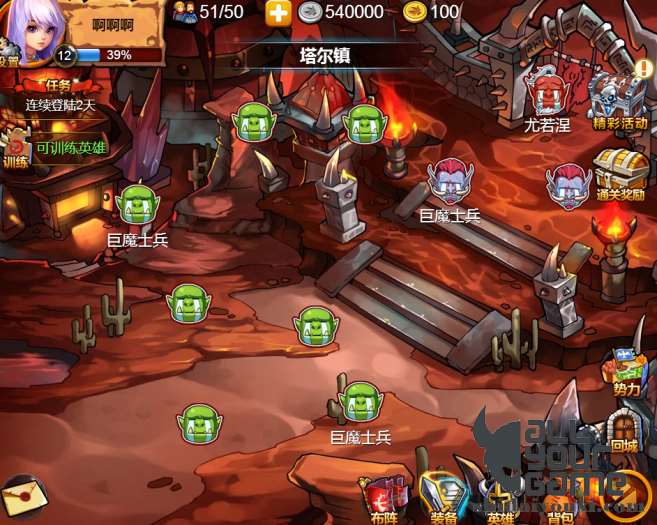Toggle the orange arrow menu collapse button

(629, 492)
